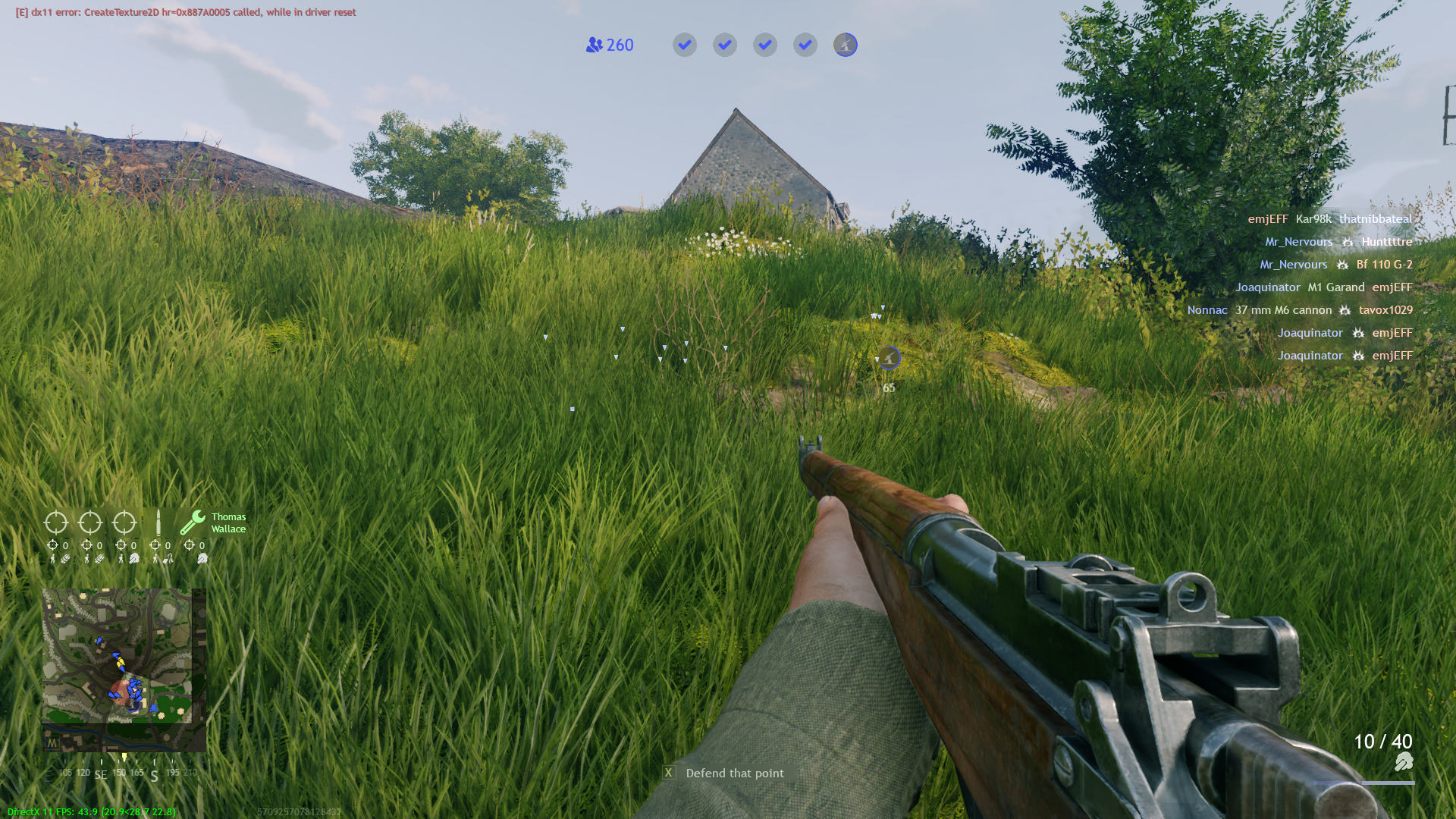The width and height of the screenshot is (1456, 819).
Task: Click the yellow objective marker on the compass
Action: click(x=124, y=756)
